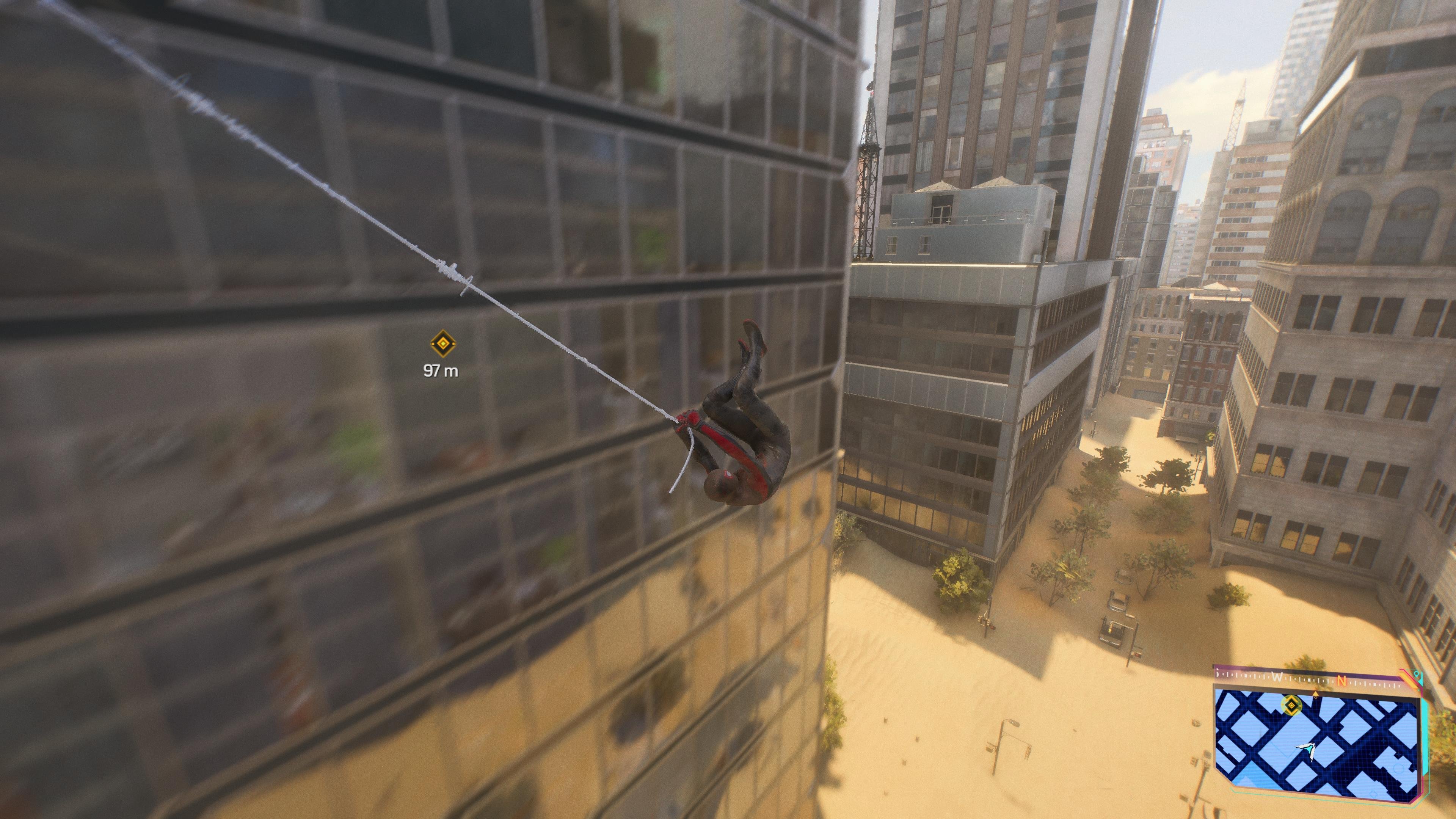Toggle the objective waypoint labeled 97 m
The width and height of the screenshot is (1456, 819).
[444, 350]
